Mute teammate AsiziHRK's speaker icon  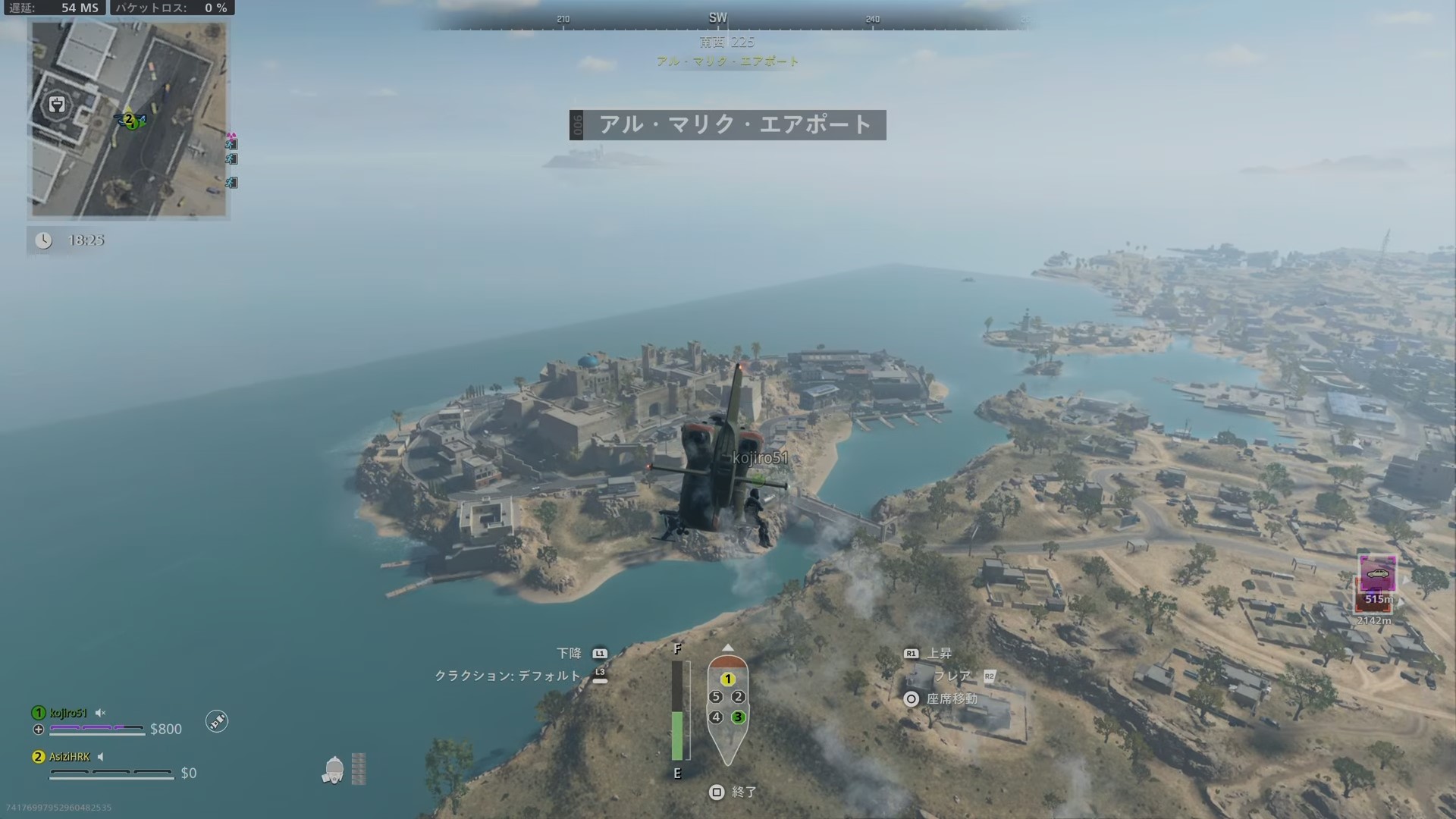click(99, 757)
